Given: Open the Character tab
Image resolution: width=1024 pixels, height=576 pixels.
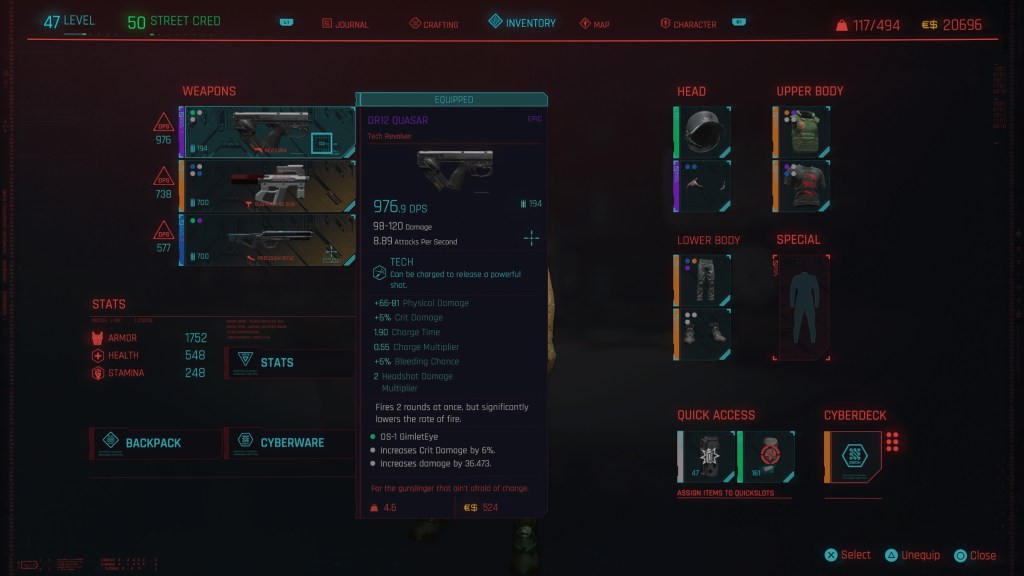Looking at the screenshot, I should point(694,24).
